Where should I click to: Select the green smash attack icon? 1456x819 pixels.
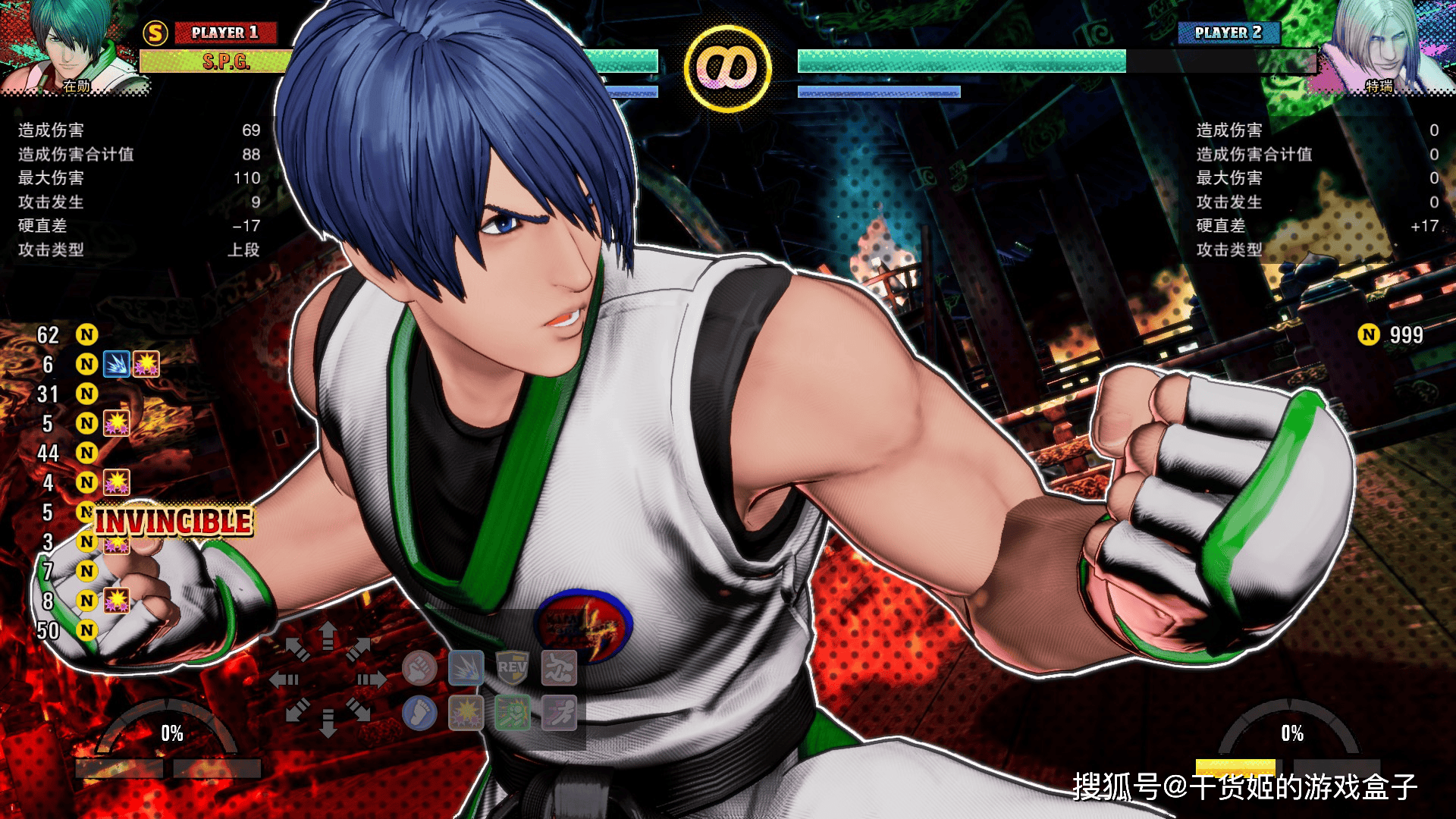coord(512,713)
